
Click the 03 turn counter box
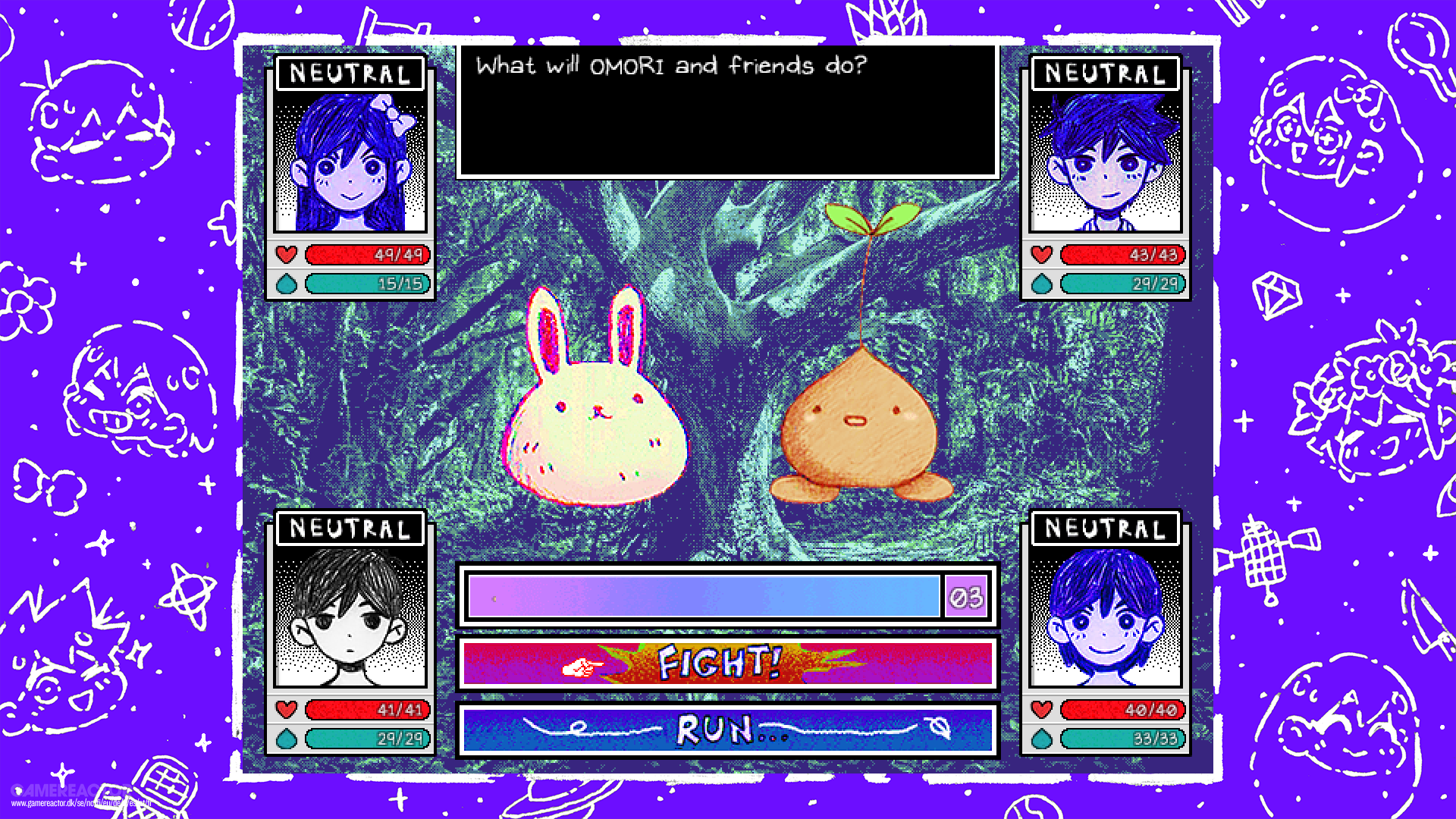click(x=965, y=596)
